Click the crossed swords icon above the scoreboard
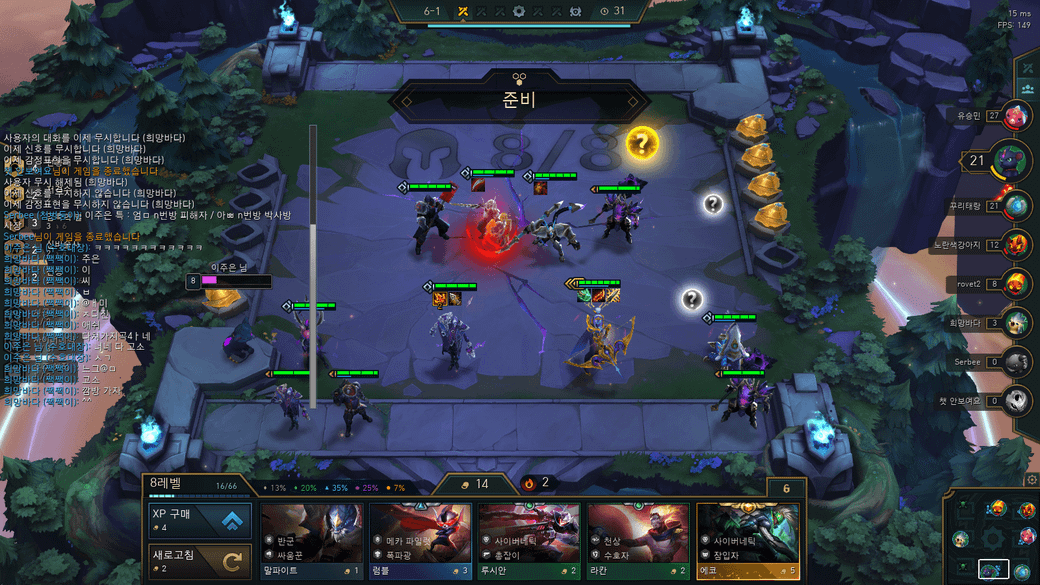 pyautogui.click(x=1028, y=67)
